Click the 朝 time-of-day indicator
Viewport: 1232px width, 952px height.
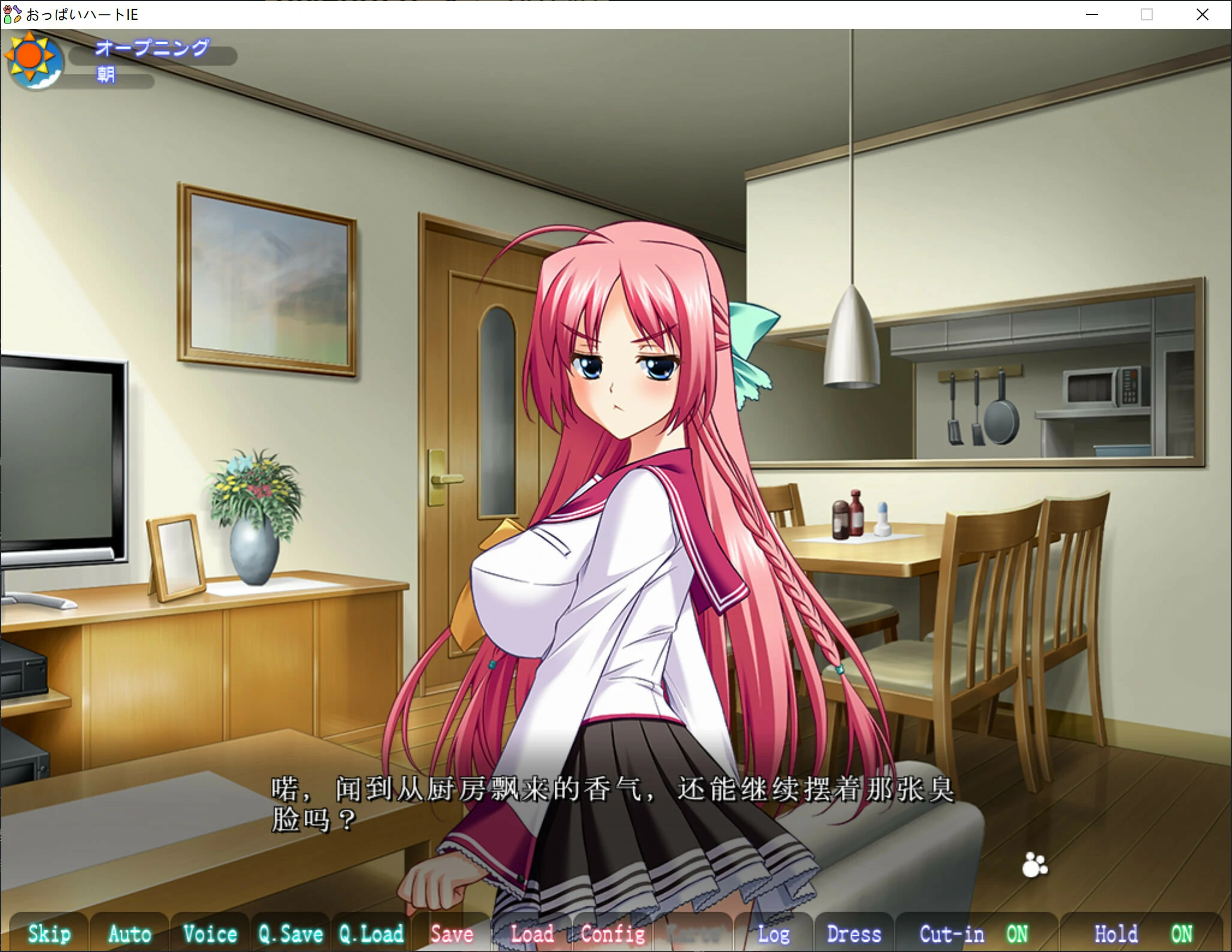(x=106, y=75)
